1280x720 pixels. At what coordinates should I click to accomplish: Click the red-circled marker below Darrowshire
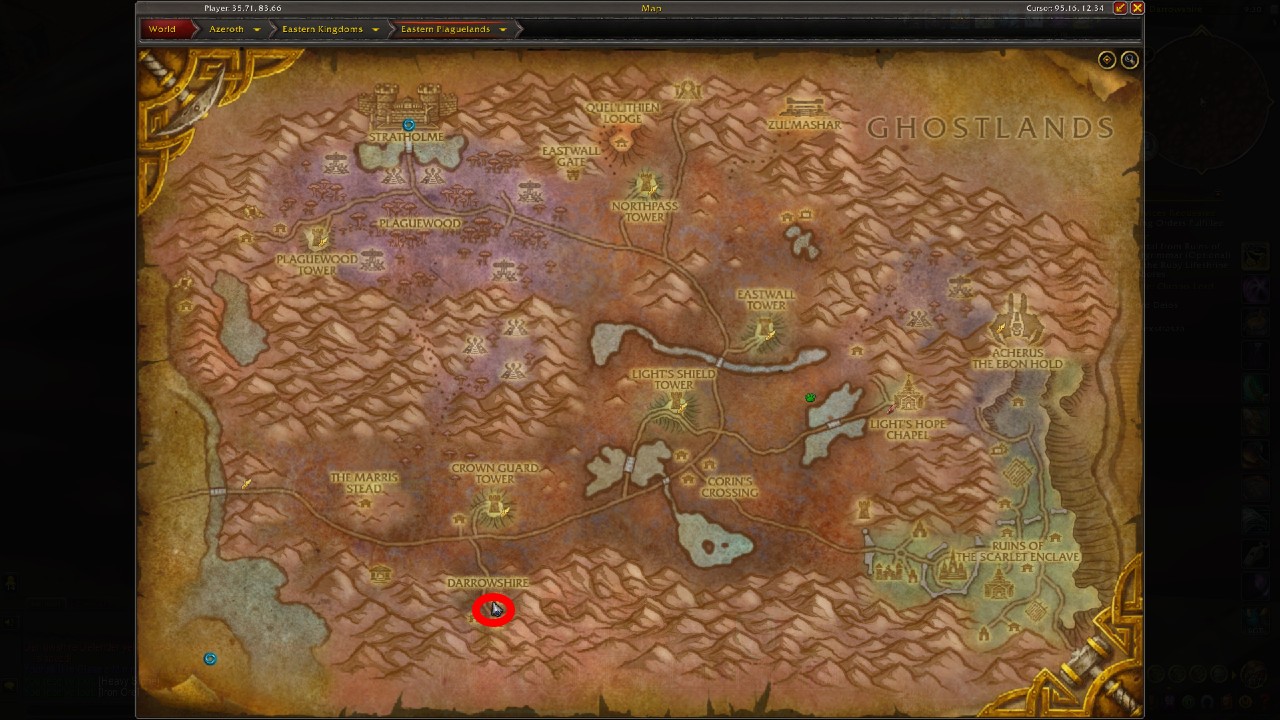click(493, 610)
